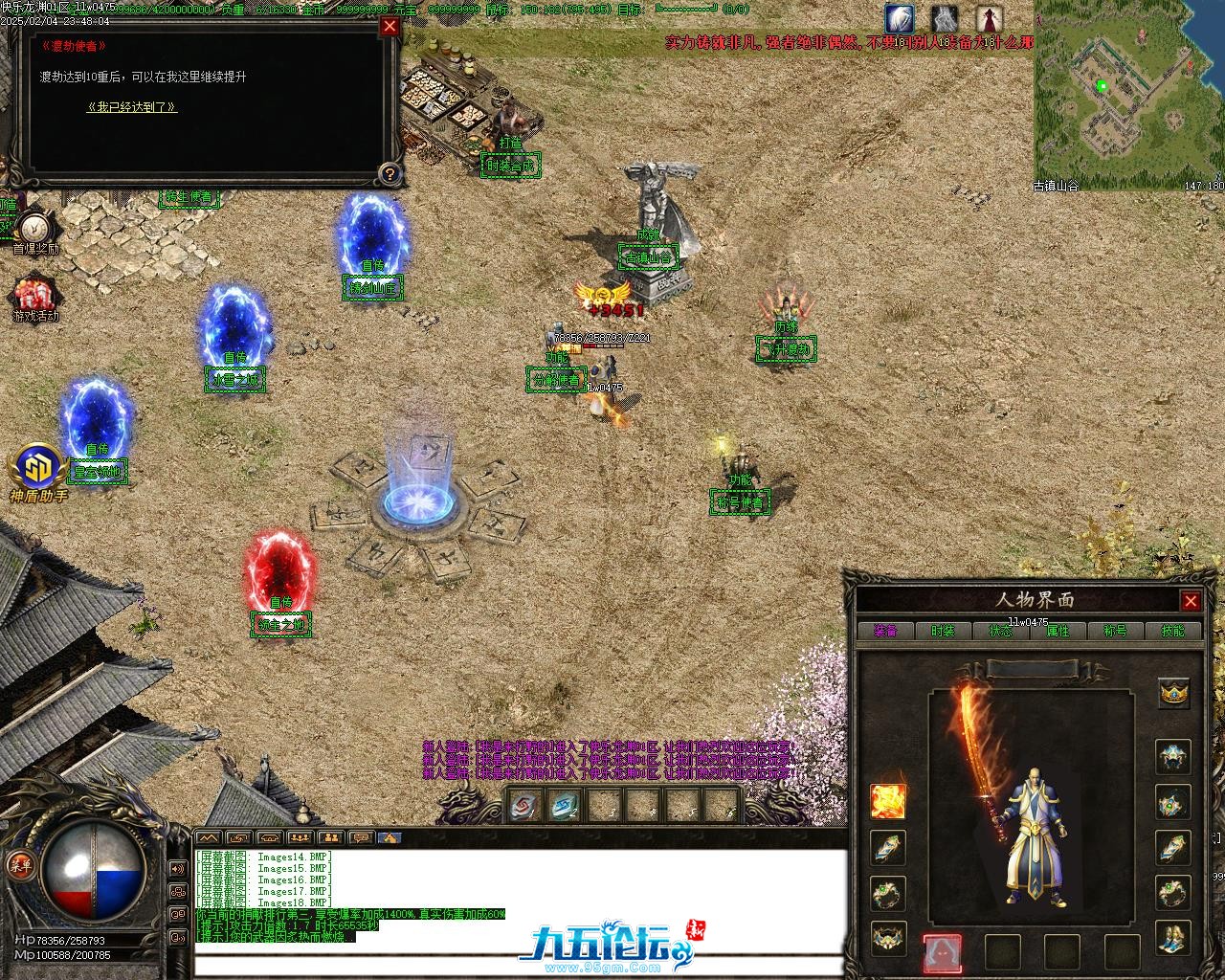Screen dimensions: 1225x980
Task: Click the question mark help button
Action: (x=390, y=173)
